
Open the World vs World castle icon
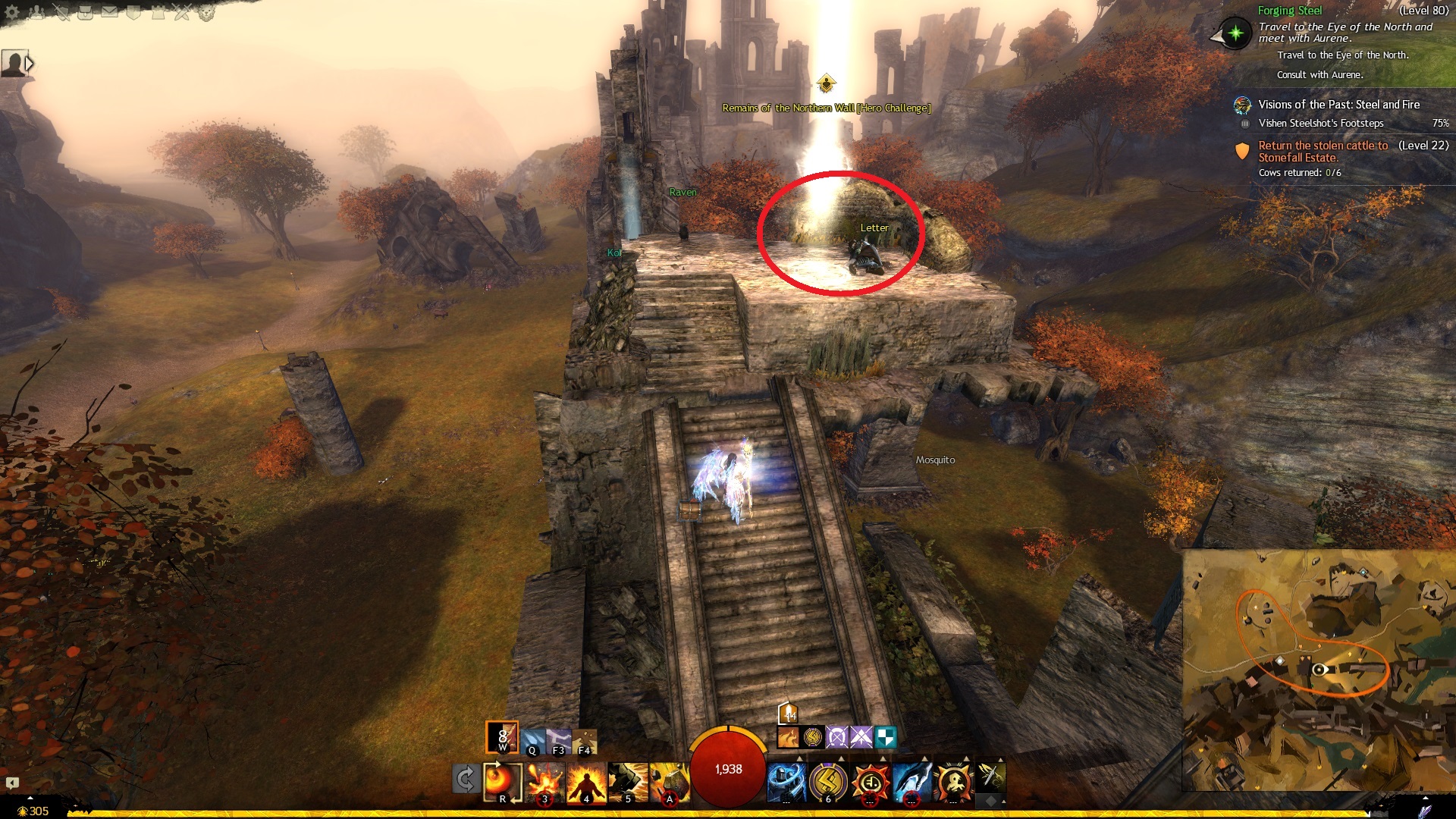point(158,12)
